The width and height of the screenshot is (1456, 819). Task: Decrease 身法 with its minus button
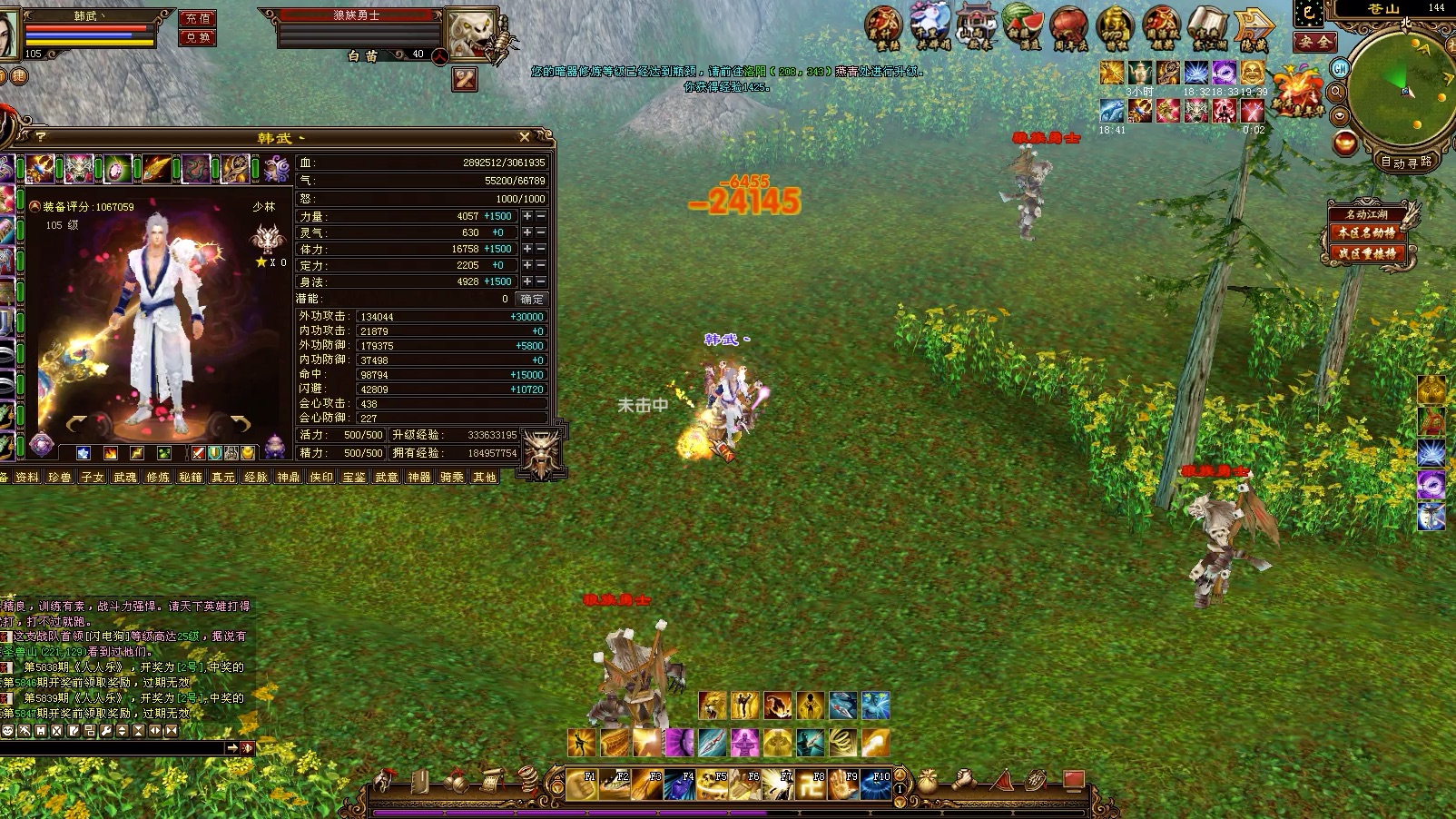tap(541, 281)
